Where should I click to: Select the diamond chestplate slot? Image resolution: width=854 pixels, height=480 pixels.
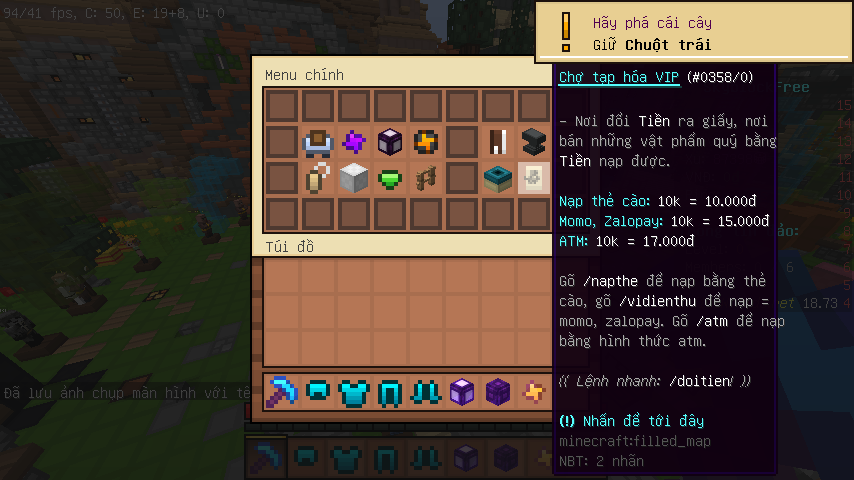[x=354, y=391]
